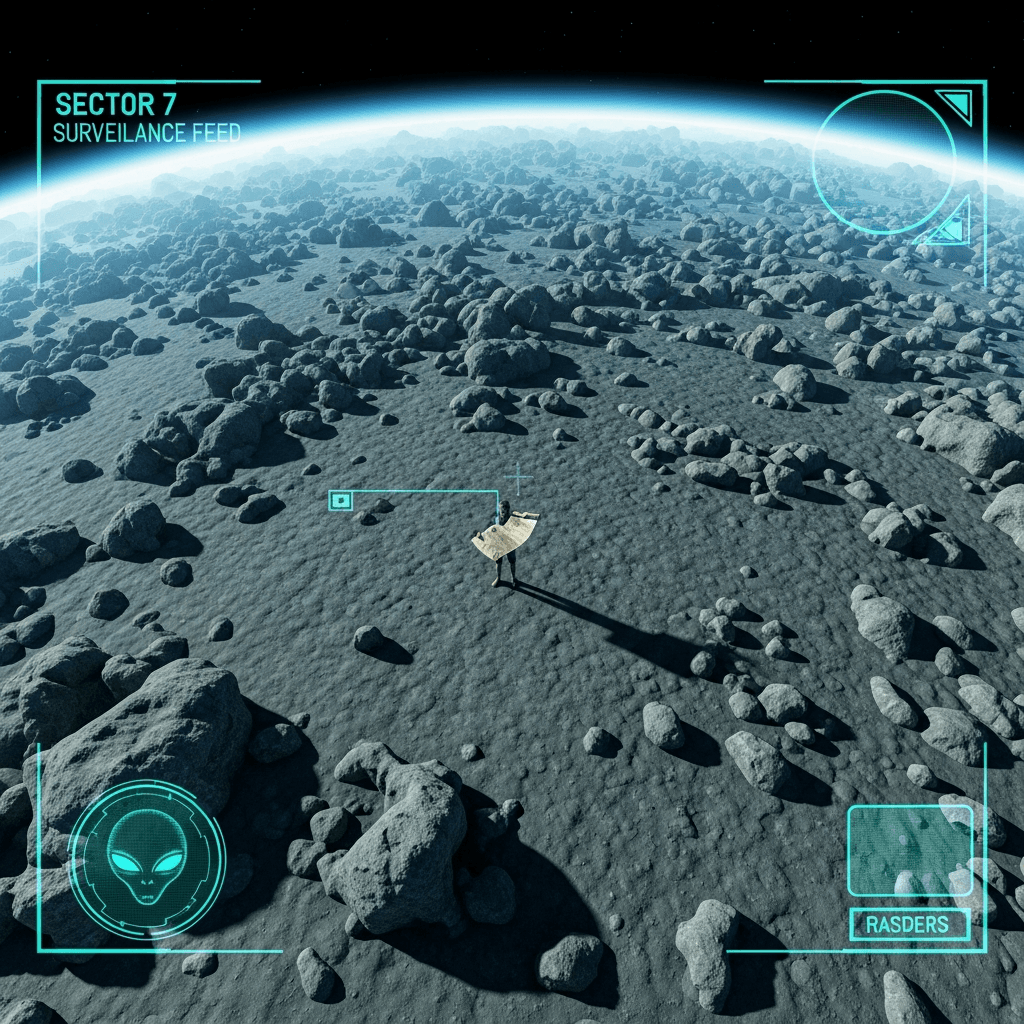Click the small square target tag marker
Screen dimensions: 1024x1024
[340, 500]
